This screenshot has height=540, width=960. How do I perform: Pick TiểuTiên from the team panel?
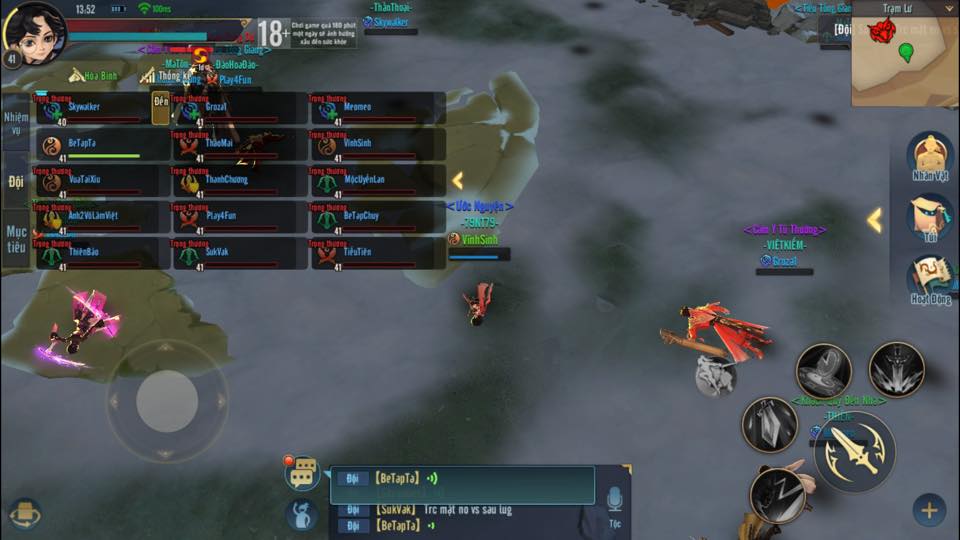[x=376, y=253]
